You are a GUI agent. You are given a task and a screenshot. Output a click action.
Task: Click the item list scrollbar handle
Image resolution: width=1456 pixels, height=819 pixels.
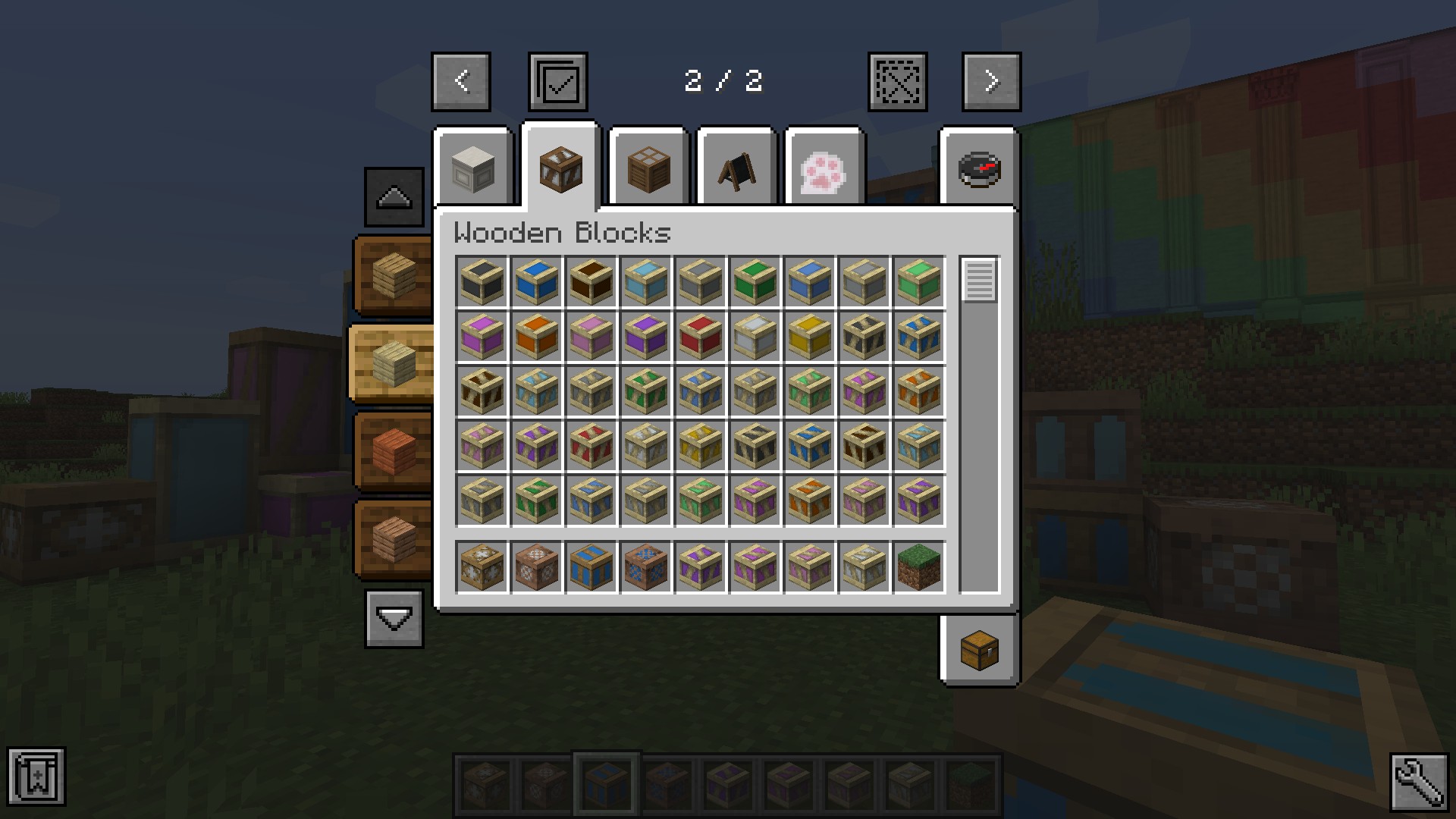tap(979, 280)
